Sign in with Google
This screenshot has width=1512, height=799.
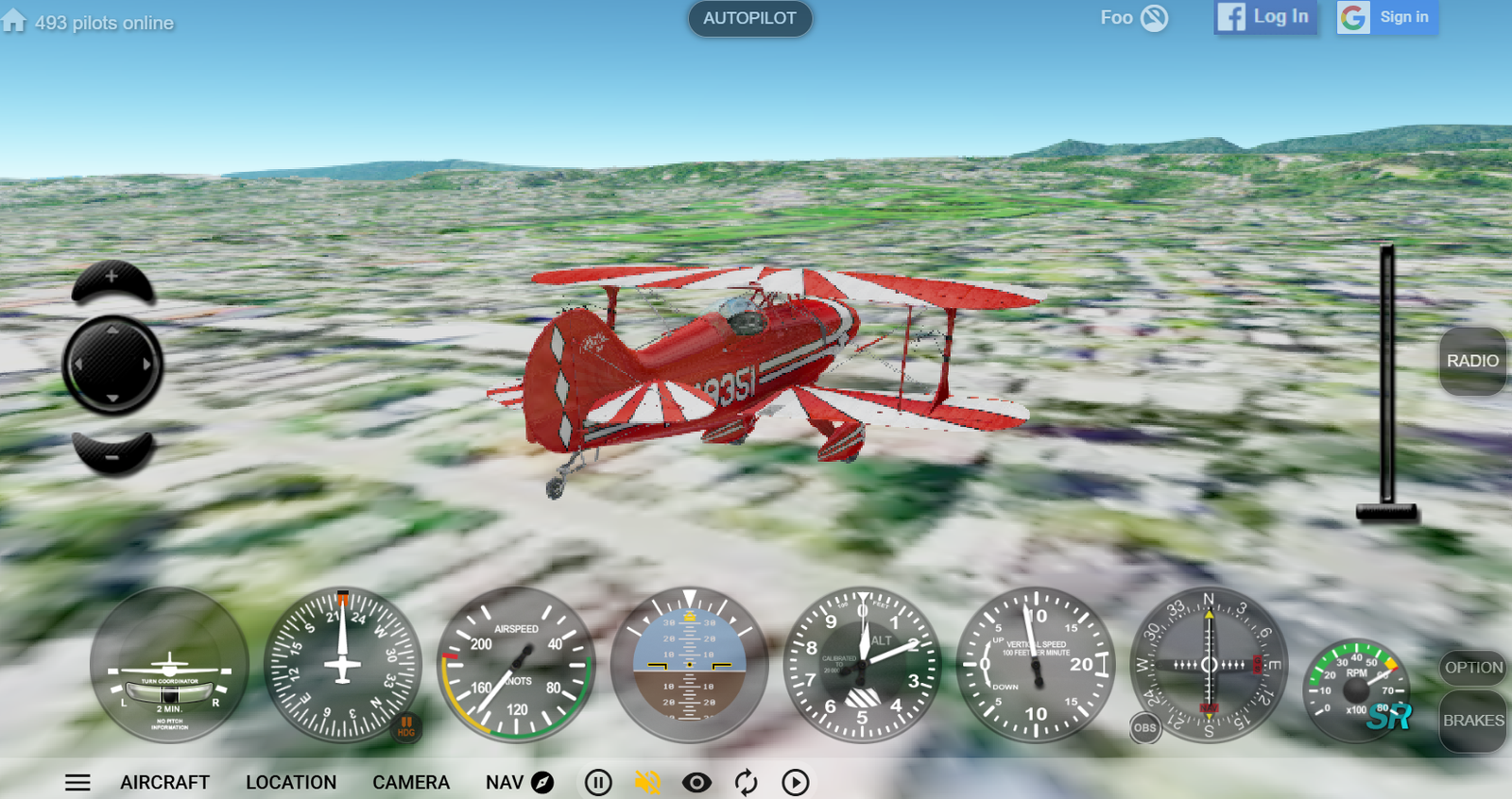pyautogui.click(x=1387, y=17)
